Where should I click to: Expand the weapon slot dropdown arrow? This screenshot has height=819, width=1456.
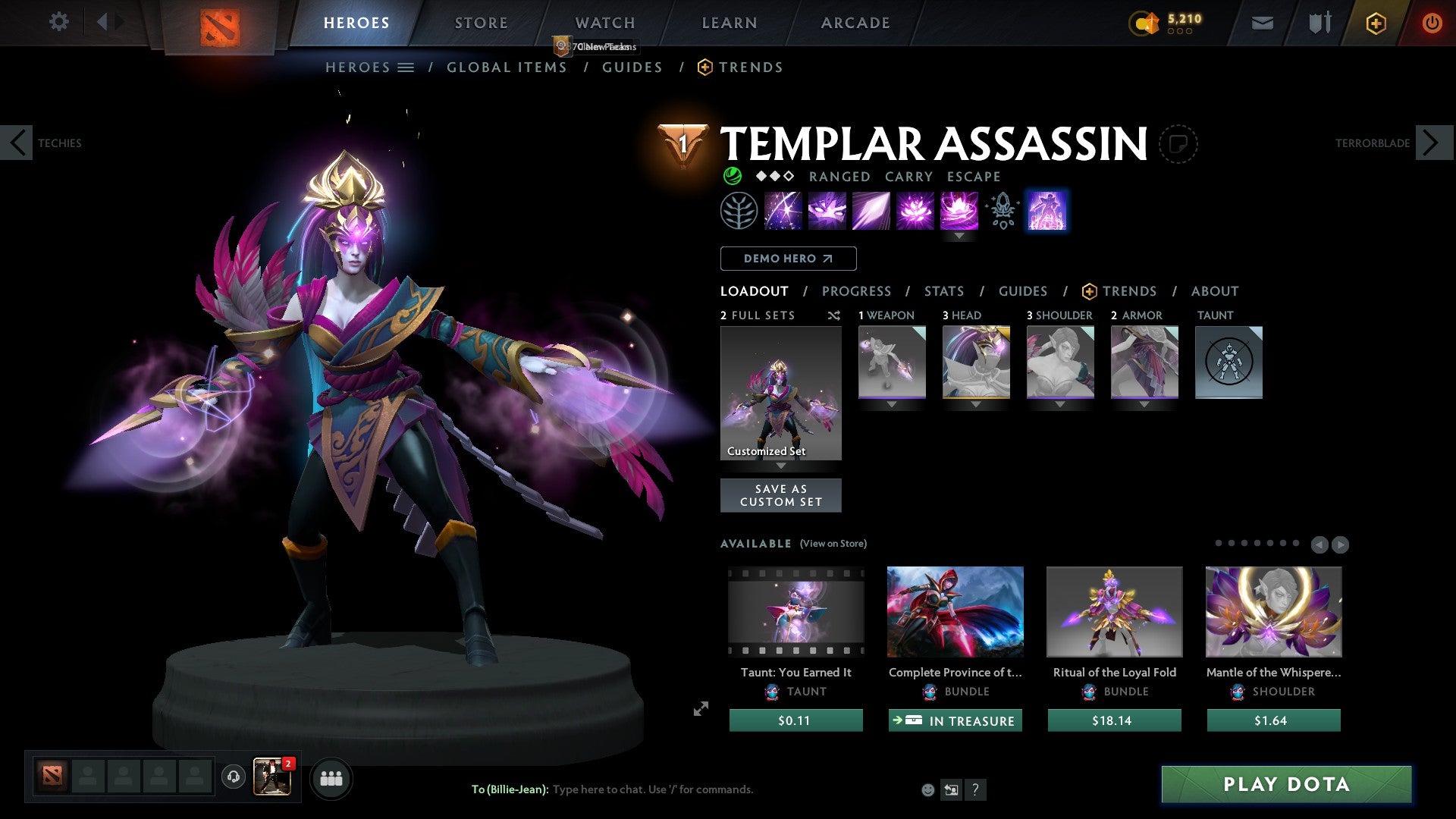click(x=892, y=404)
